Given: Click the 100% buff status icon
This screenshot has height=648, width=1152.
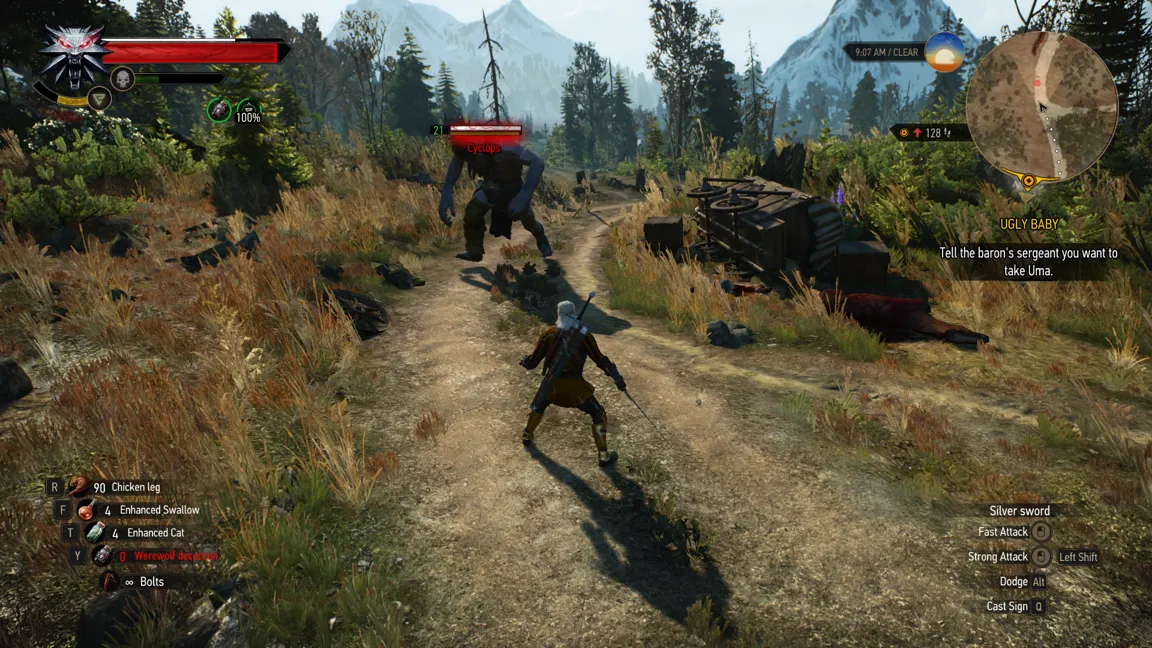Looking at the screenshot, I should click(248, 111).
